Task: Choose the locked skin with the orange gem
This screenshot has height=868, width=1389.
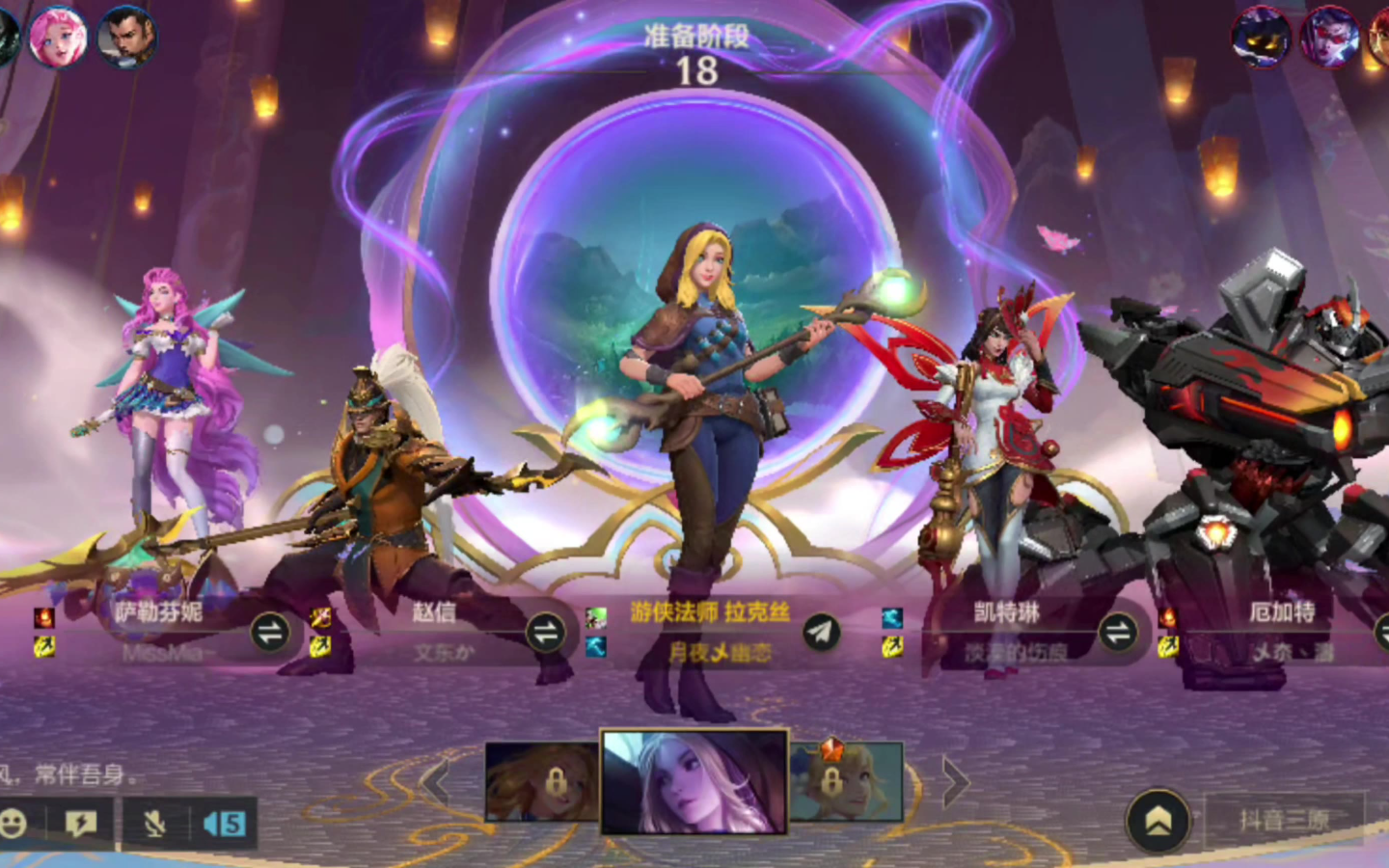Action: click(846, 781)
